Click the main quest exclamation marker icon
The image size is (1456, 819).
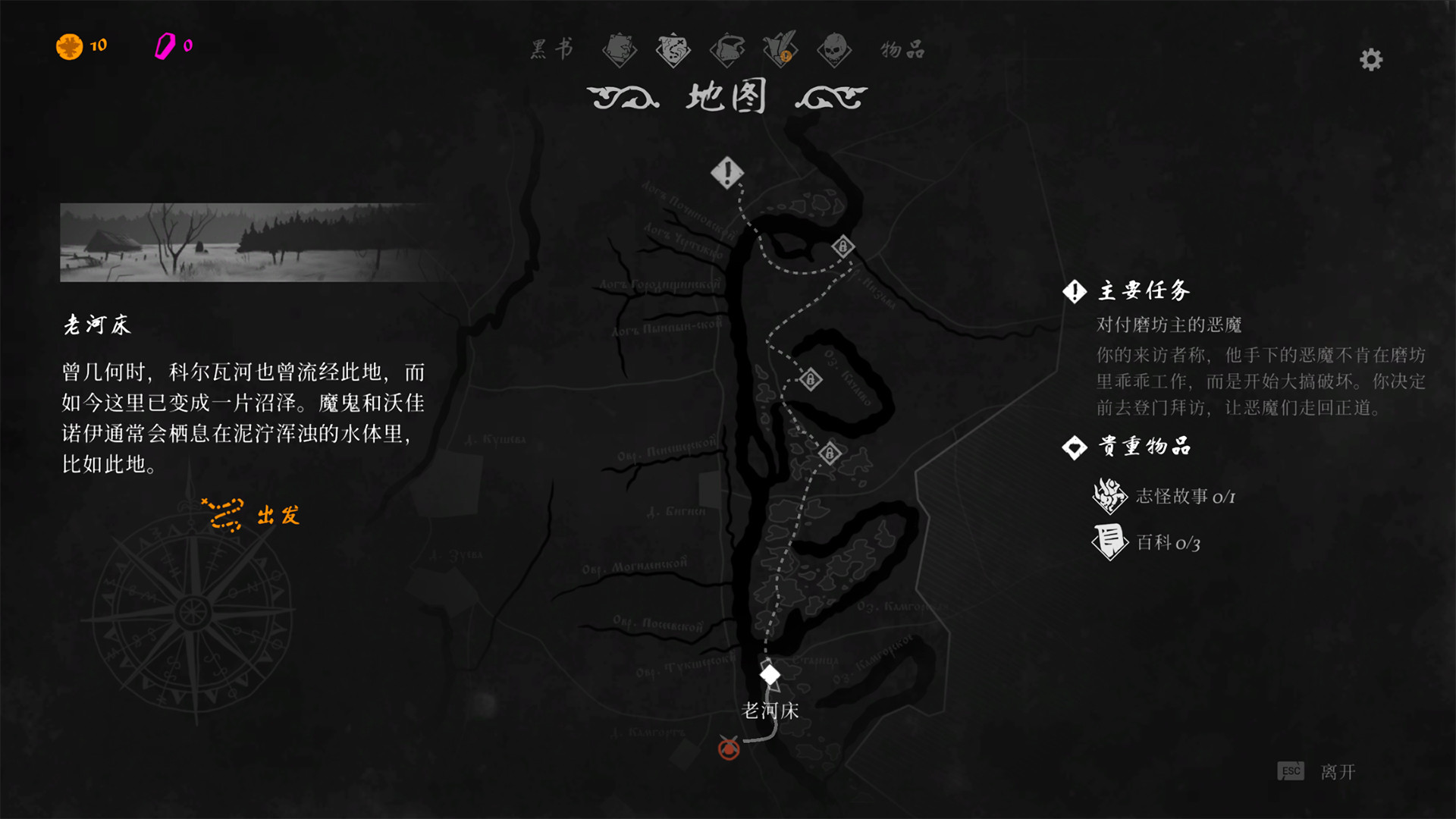coord(727,172)
